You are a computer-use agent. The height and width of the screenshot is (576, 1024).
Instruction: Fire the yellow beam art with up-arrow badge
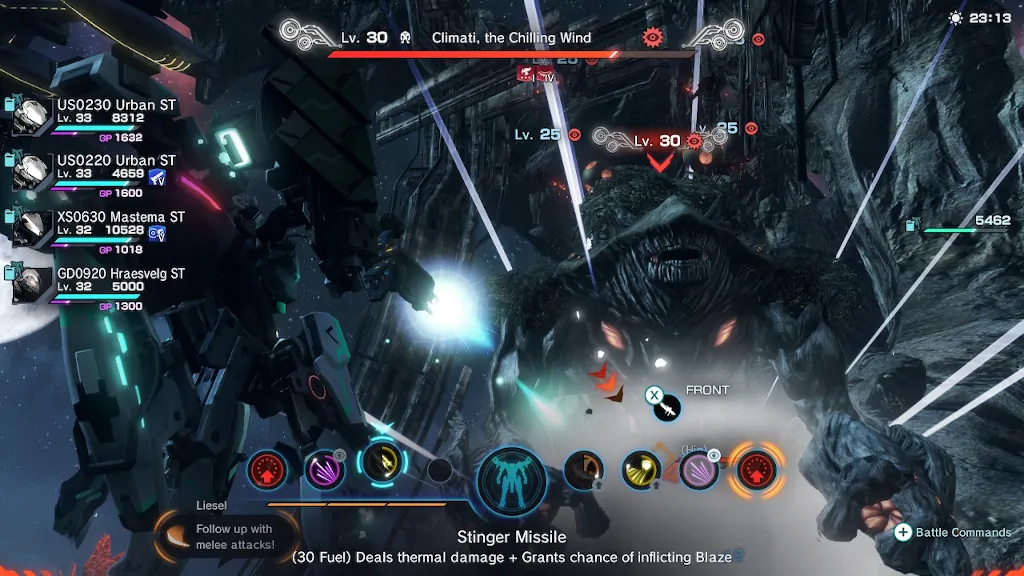point(641,469)
